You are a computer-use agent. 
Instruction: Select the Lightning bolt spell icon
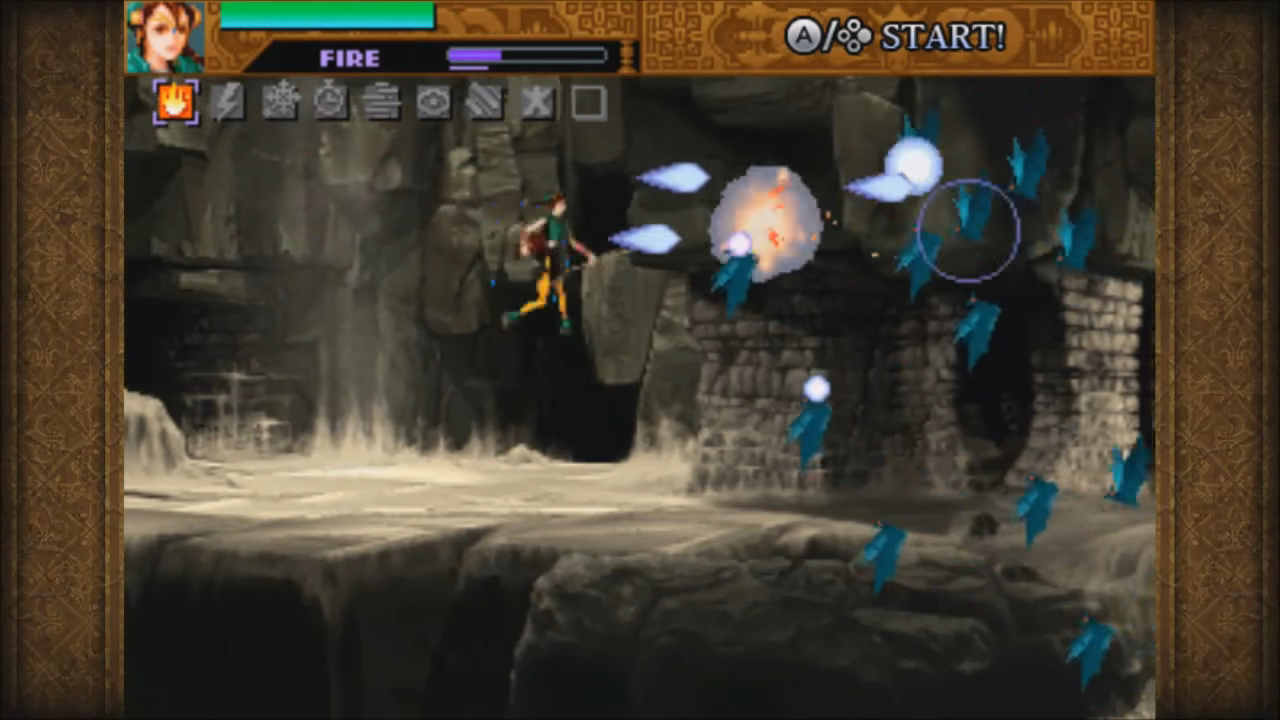point(227,103)
